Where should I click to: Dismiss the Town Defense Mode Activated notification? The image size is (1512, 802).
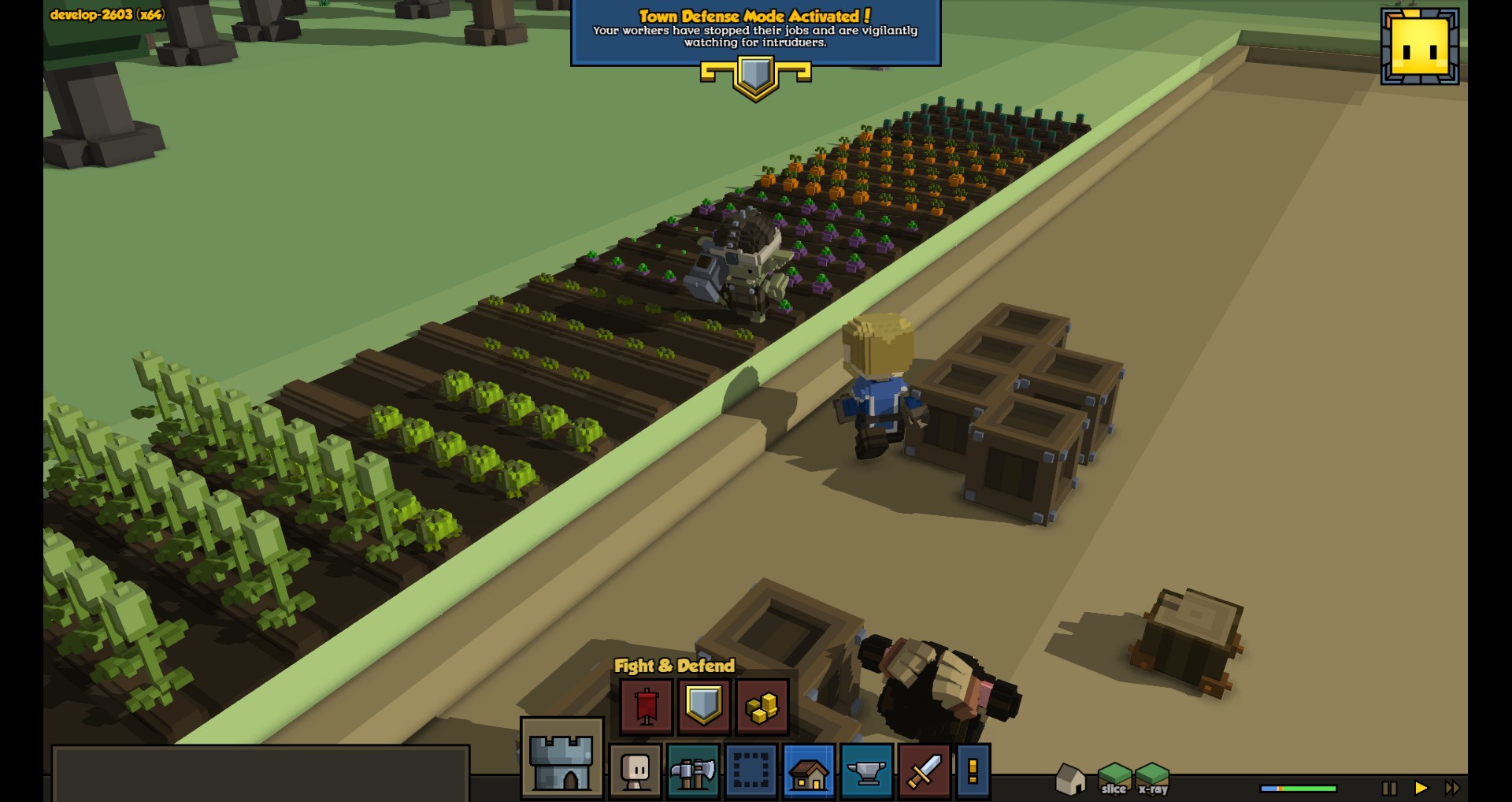tap(755, 32)
